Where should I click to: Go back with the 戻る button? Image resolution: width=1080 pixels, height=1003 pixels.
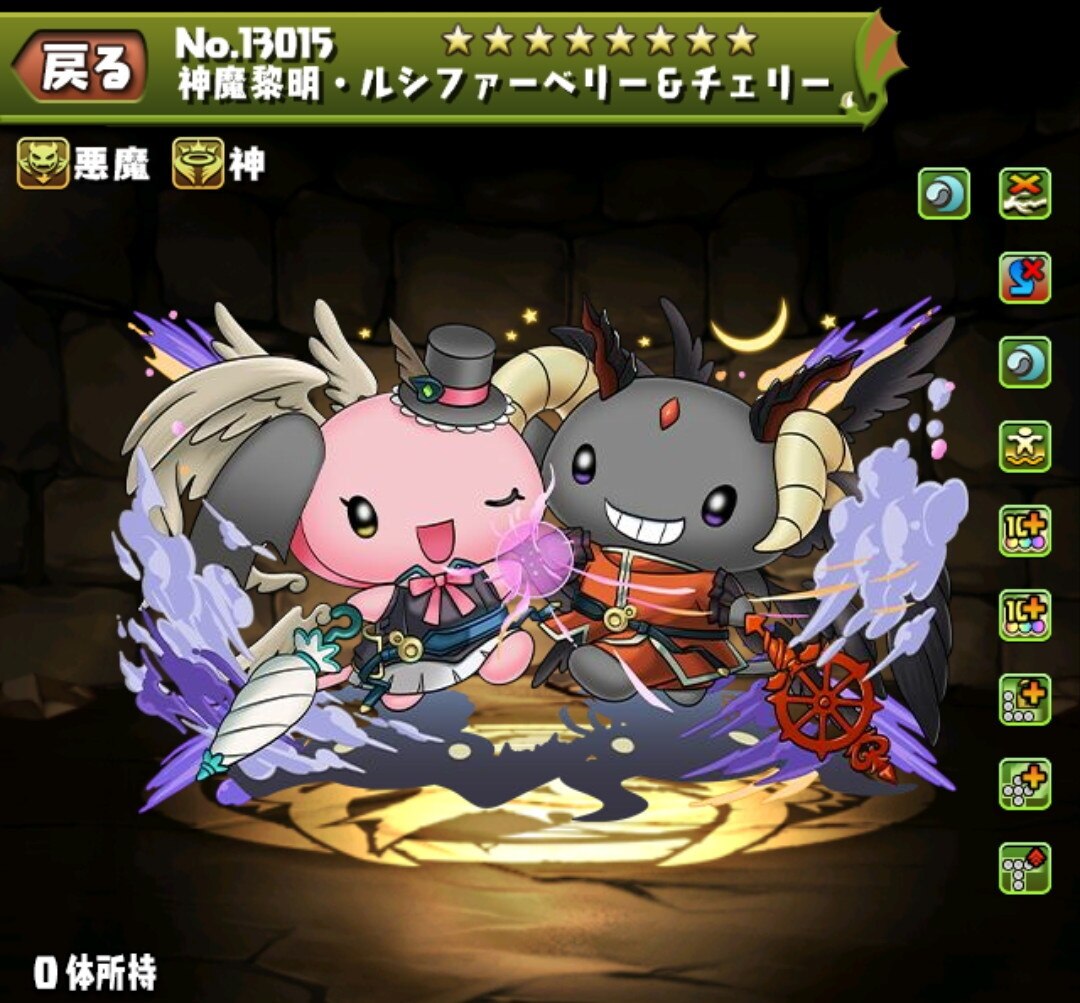(x=84, y=70)
